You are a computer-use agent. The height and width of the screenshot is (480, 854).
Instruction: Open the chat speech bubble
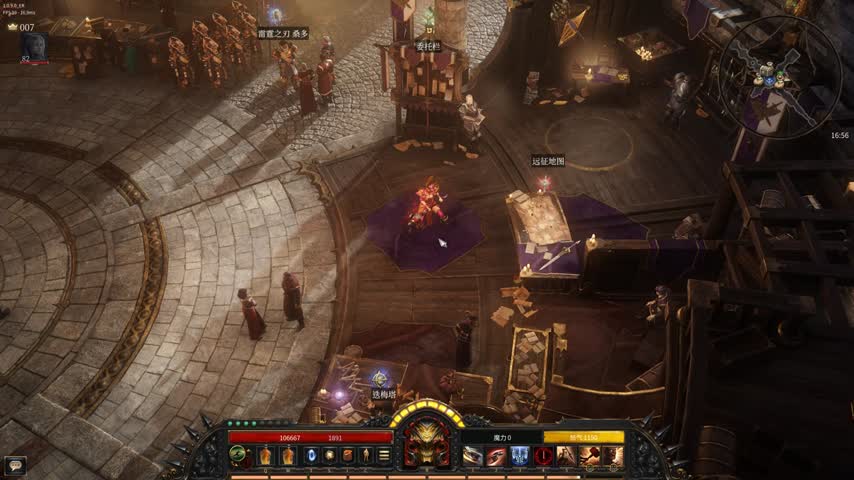(14, 465)
